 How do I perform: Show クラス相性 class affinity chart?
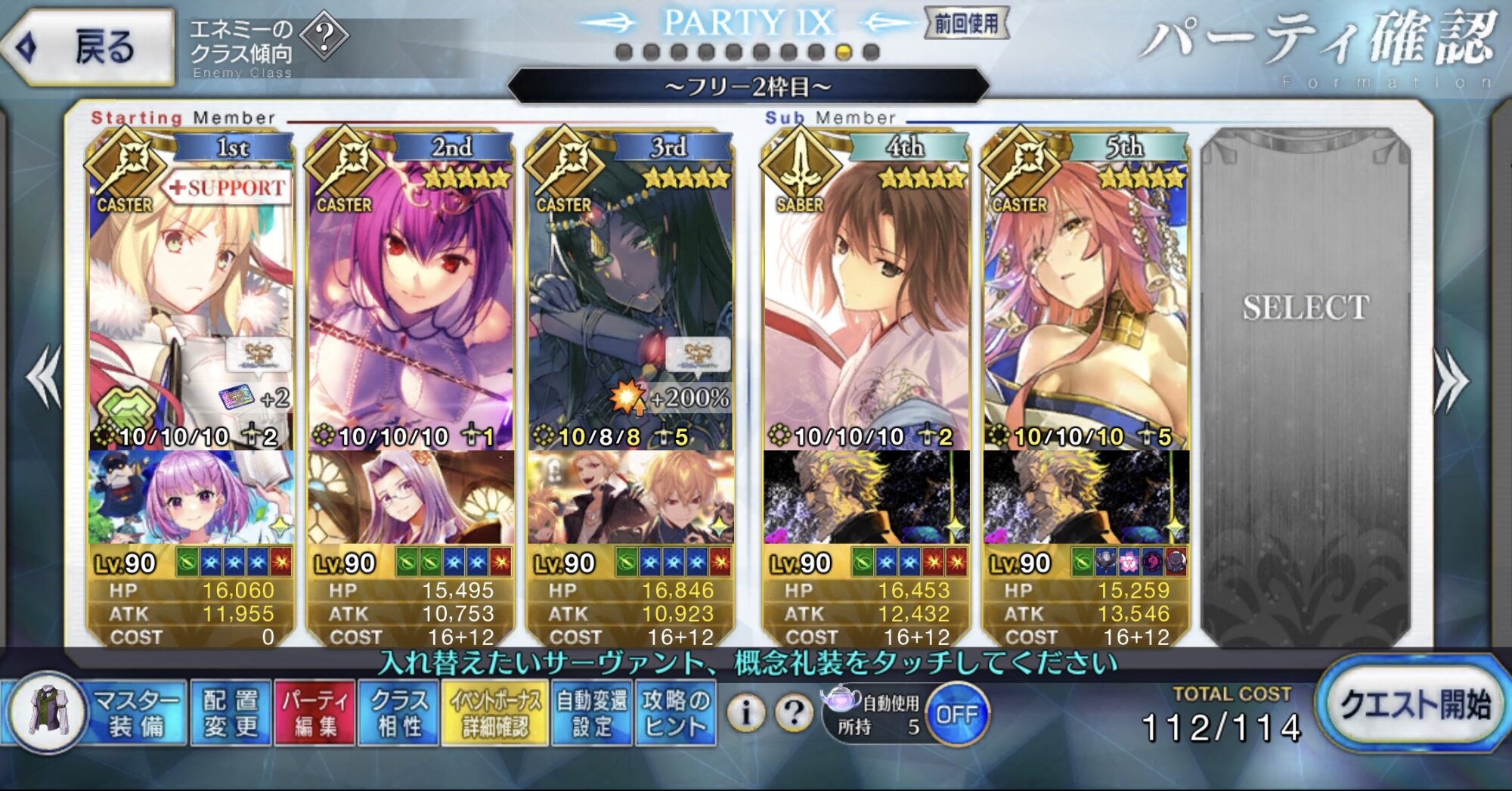tap(399, 714)
